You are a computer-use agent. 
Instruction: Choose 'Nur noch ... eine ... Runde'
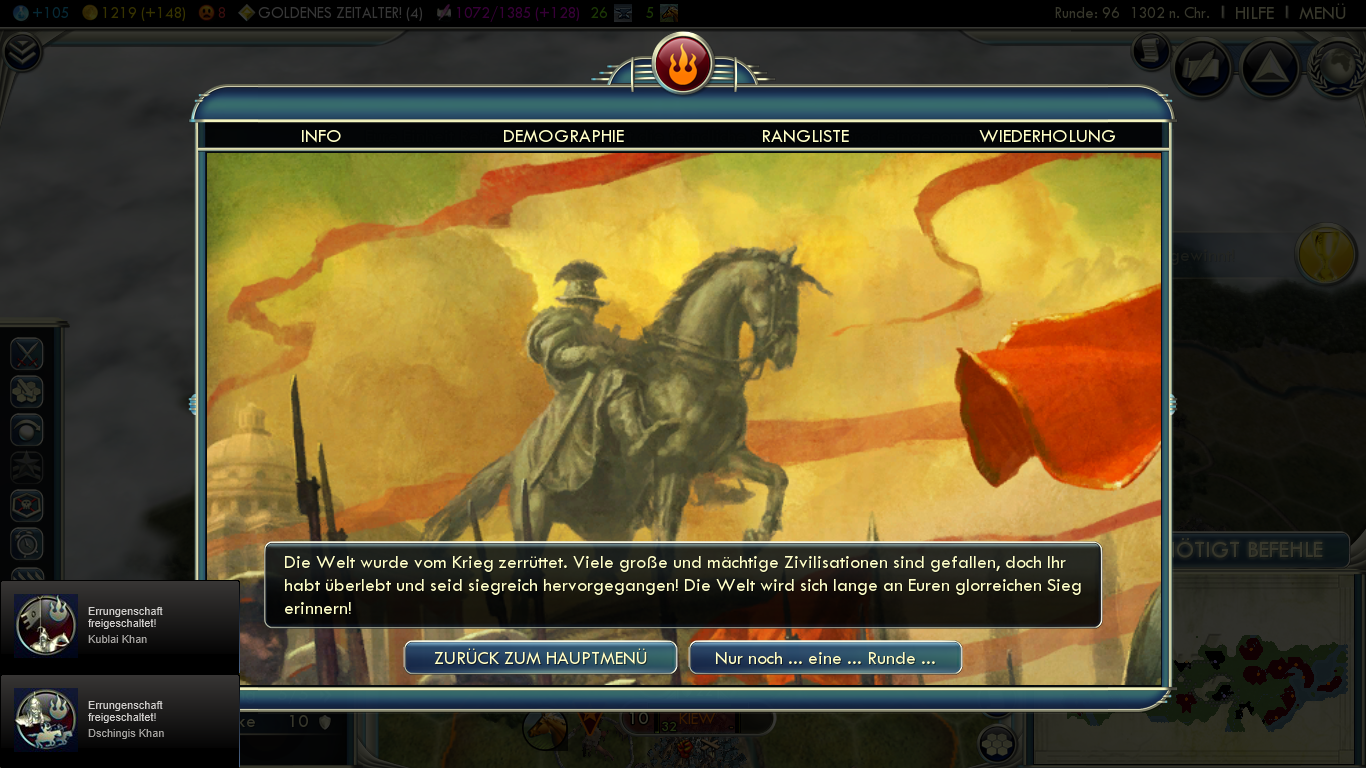825,657
